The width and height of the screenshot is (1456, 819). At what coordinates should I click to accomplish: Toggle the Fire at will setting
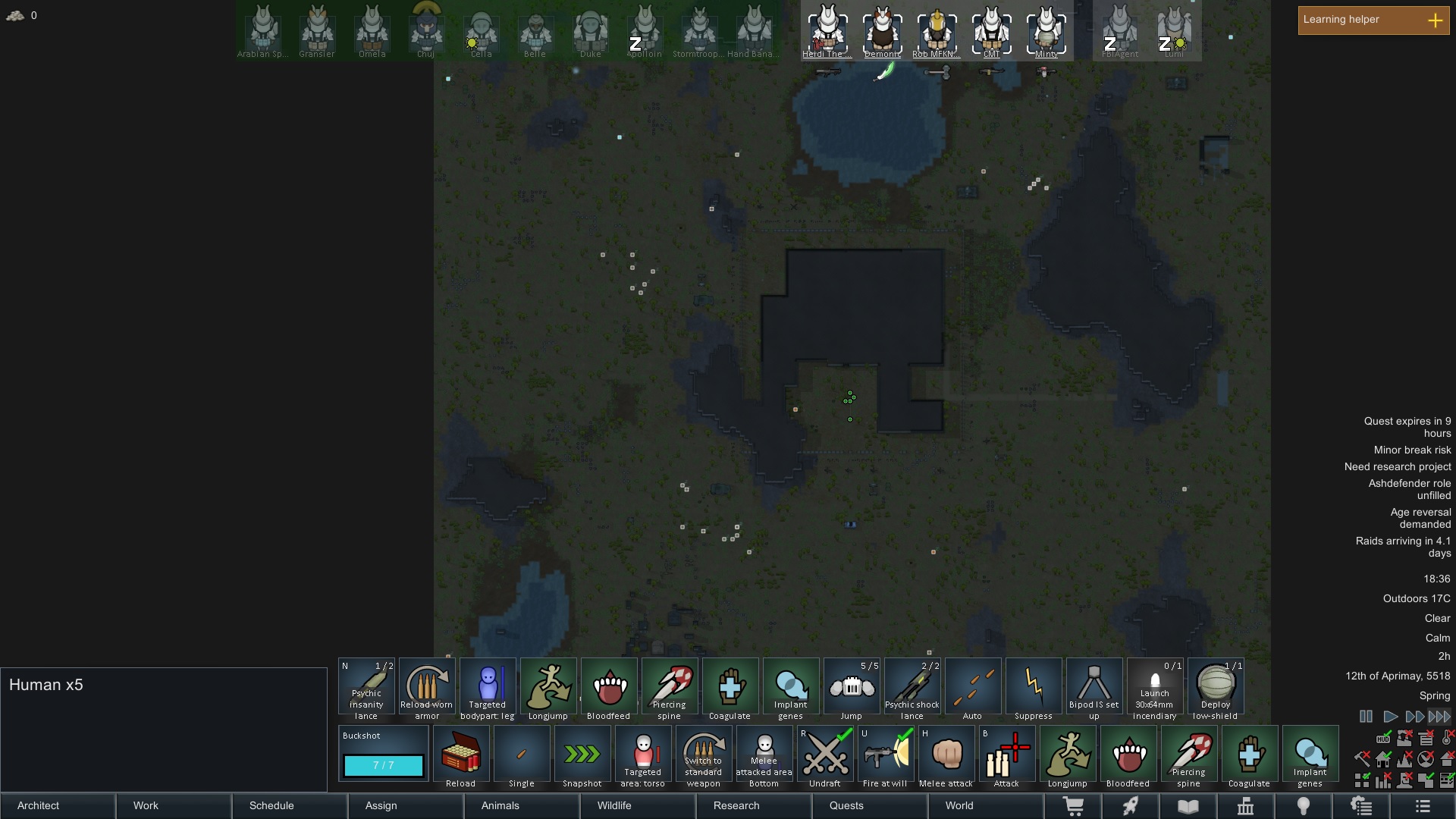click(x=885, y=755)
